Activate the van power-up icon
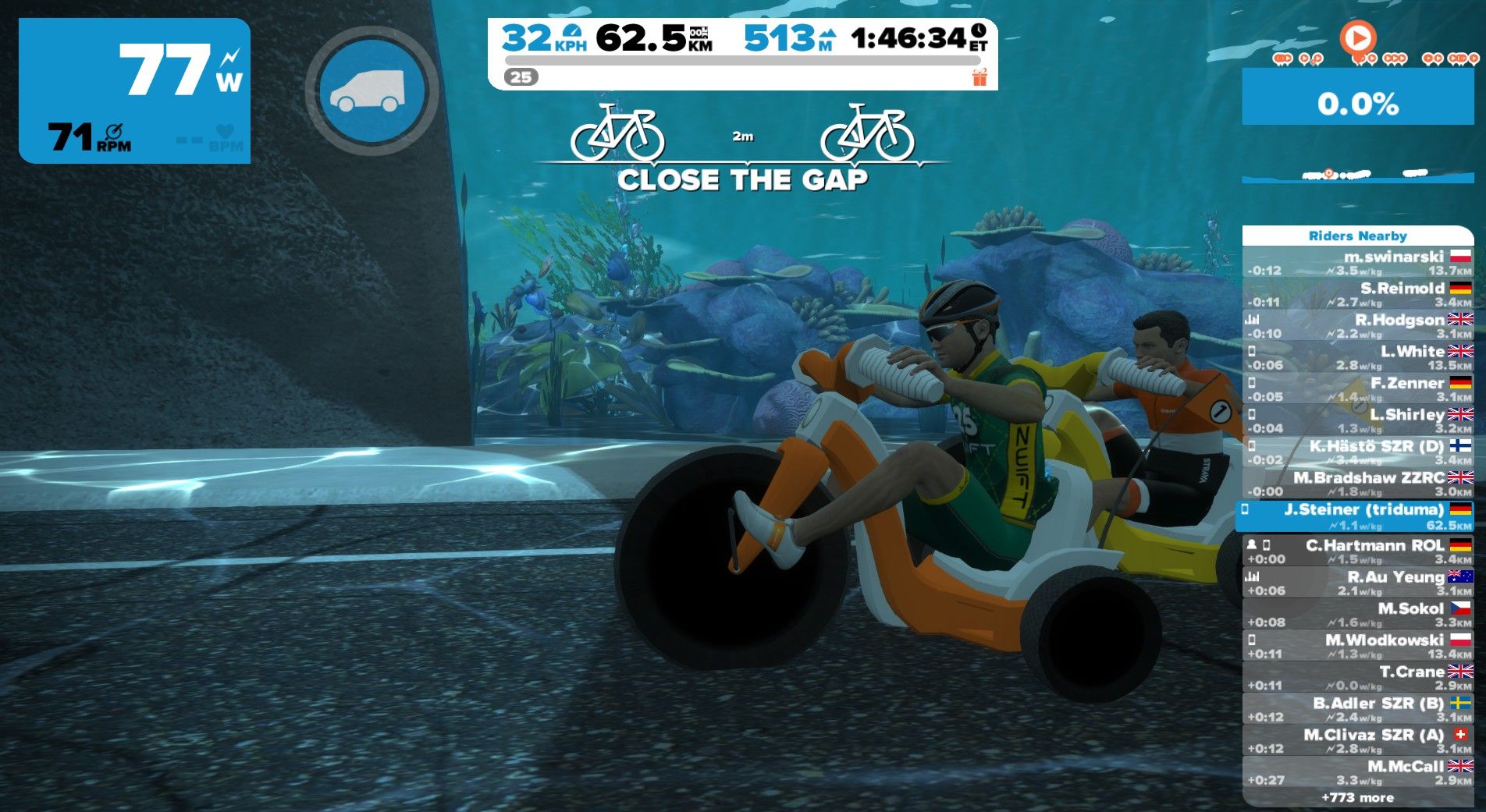This screenshot has height=812, width=1486. [372, 90]
